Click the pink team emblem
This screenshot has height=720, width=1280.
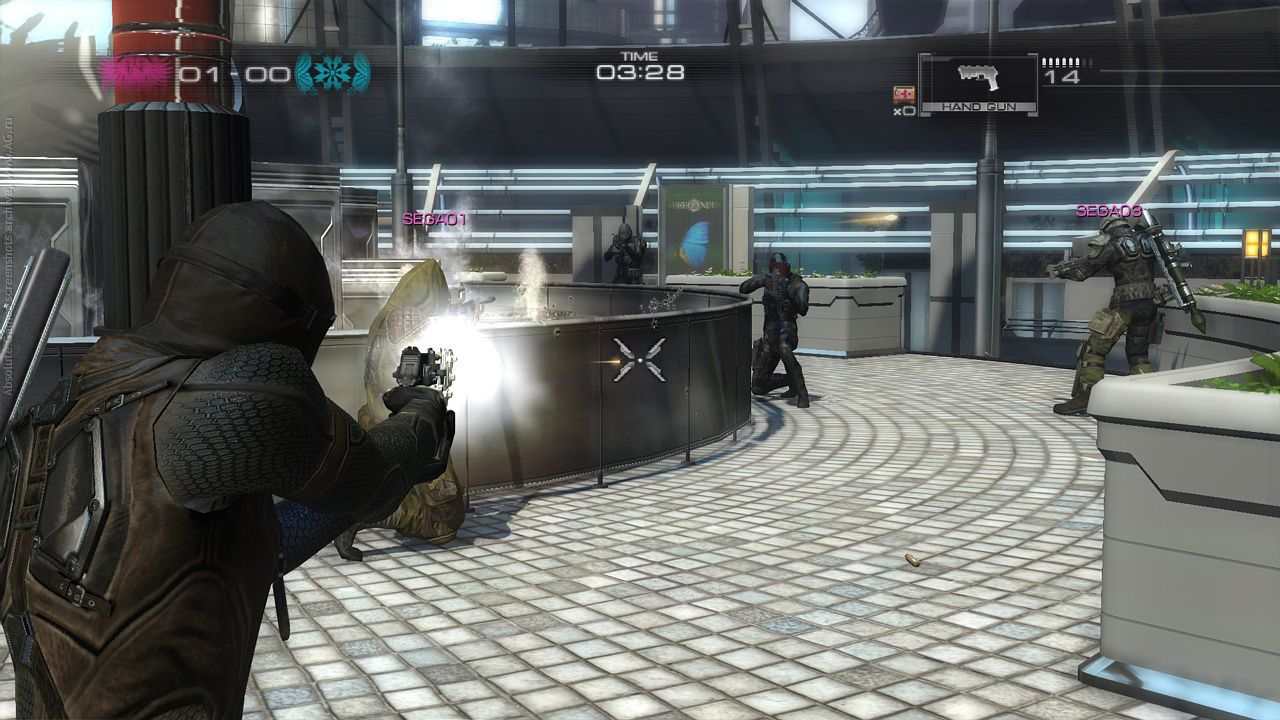135,73
